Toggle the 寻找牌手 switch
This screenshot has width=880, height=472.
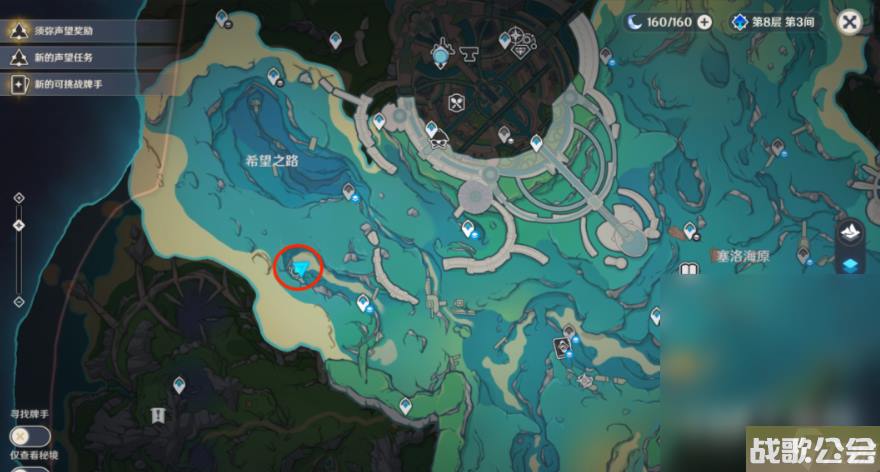pos(30,436)
